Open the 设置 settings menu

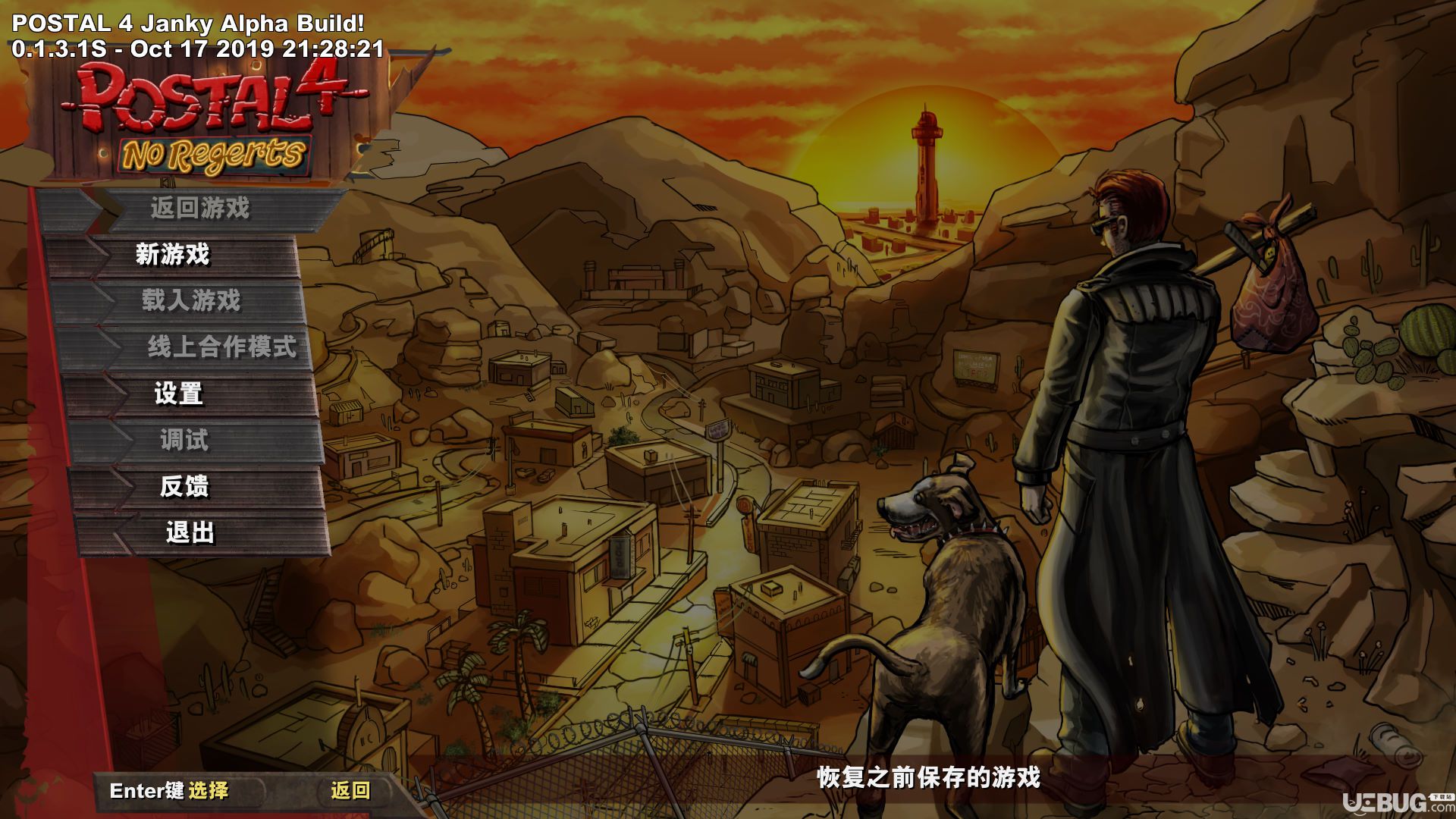click(179, 394)
